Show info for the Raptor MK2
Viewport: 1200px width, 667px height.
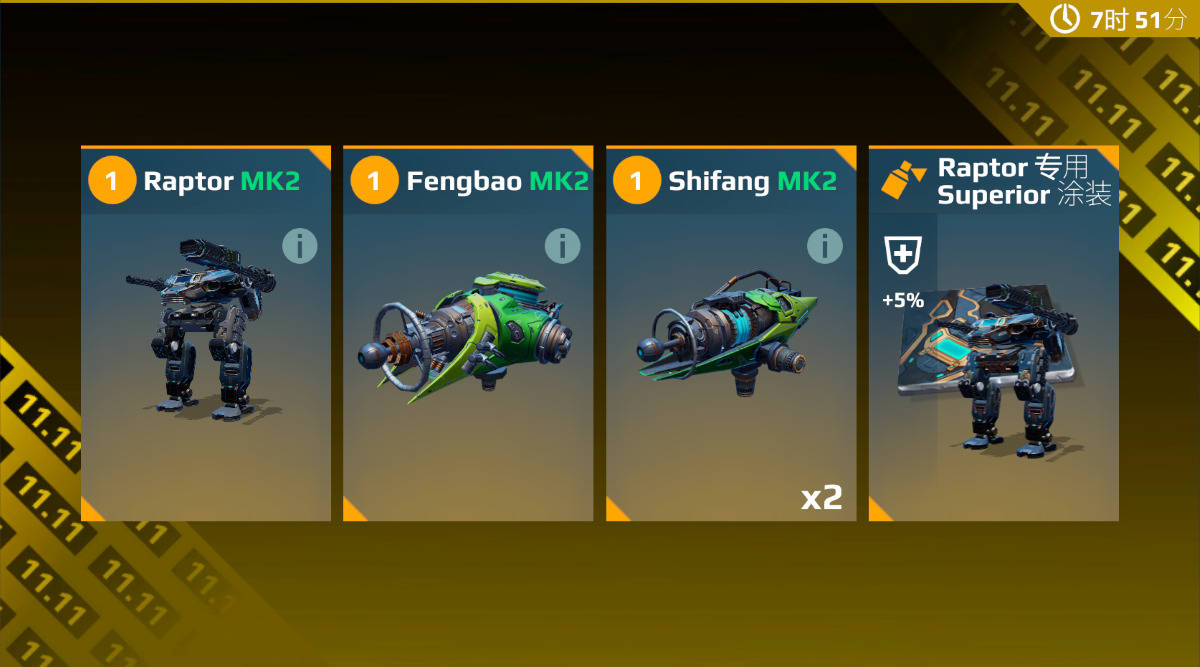point(299,246)
